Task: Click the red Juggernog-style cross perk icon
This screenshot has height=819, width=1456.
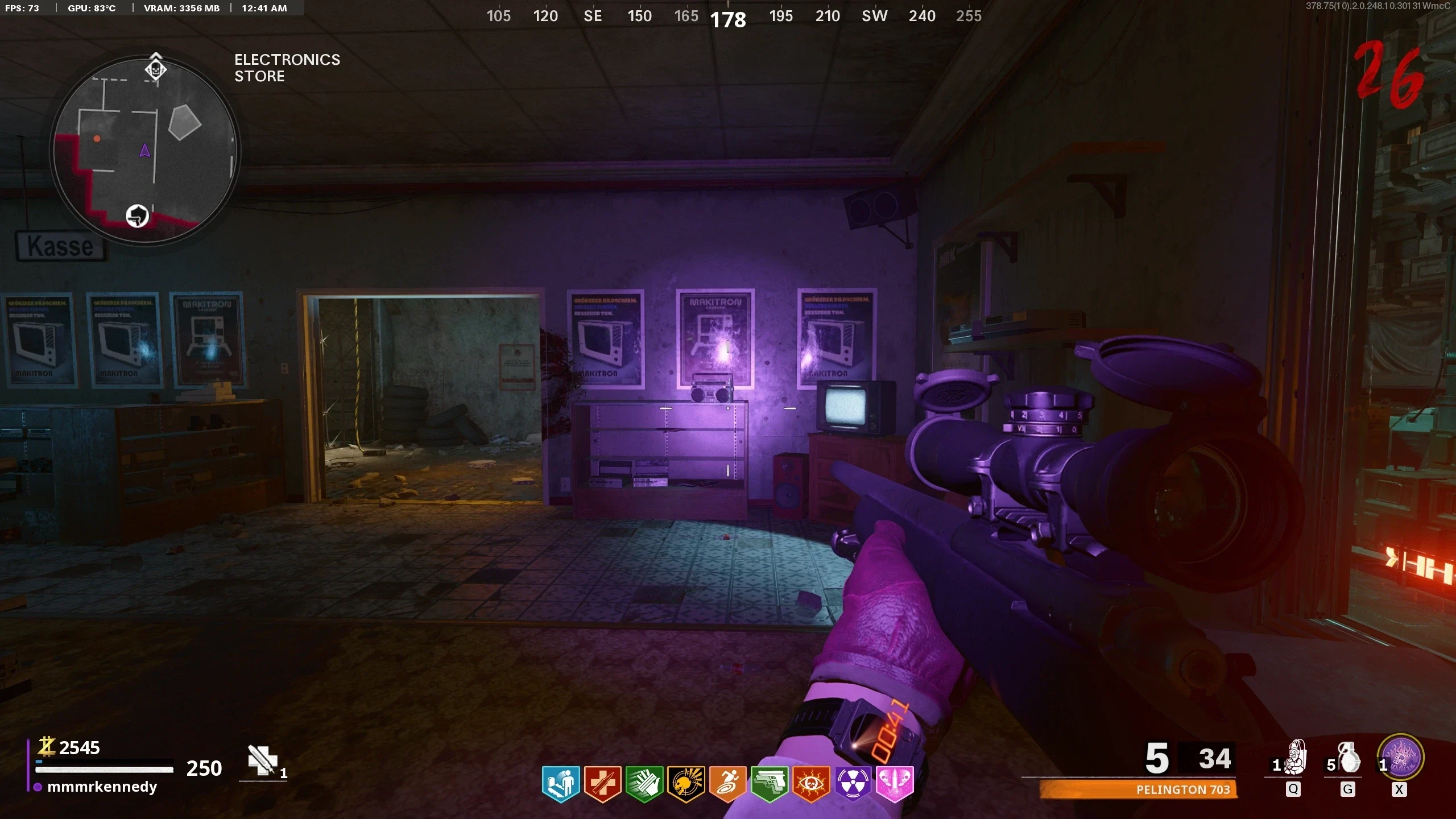Action: (602, 784)
